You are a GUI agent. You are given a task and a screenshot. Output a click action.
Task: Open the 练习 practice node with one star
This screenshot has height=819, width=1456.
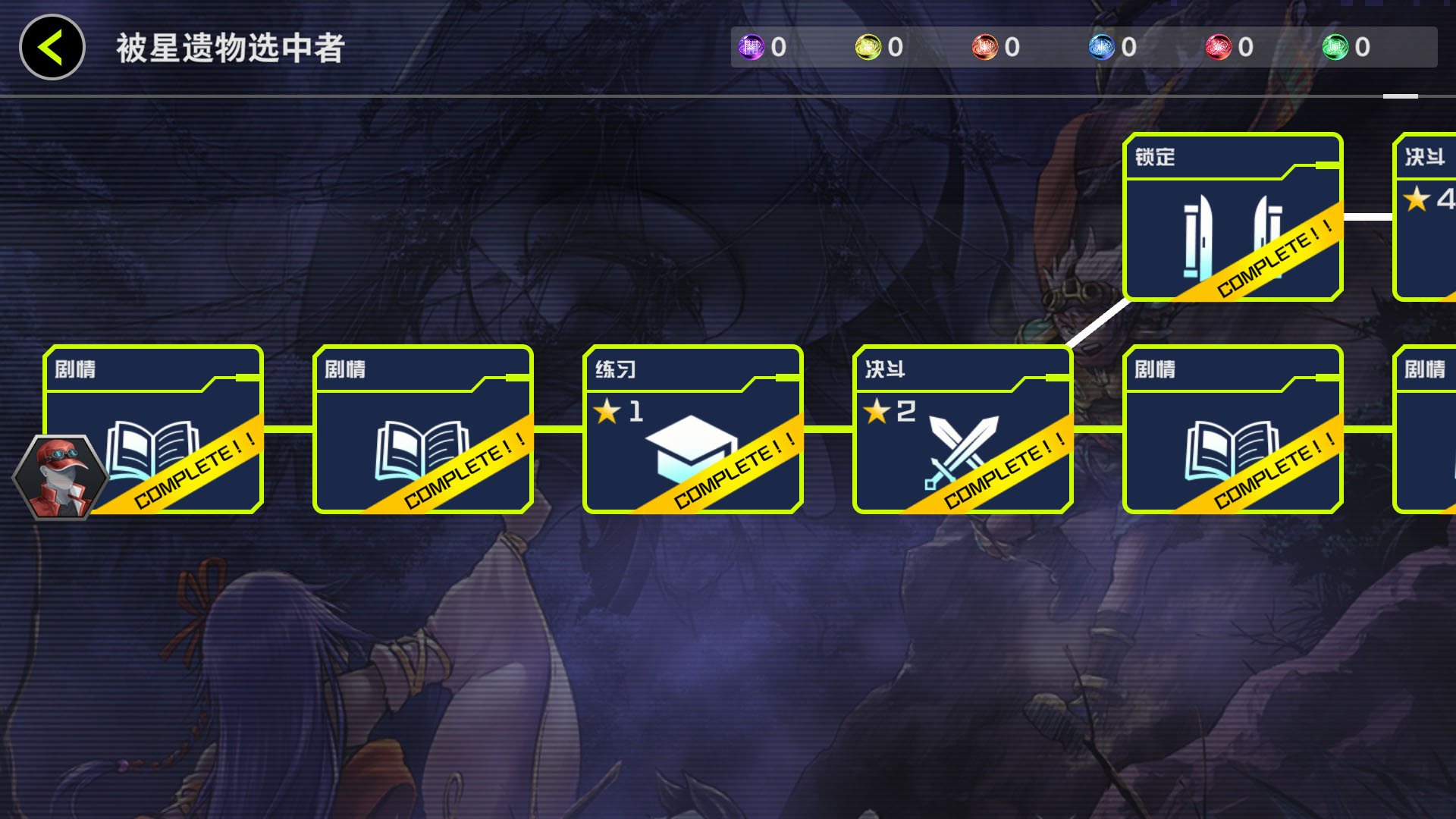(x=692, y=430)
